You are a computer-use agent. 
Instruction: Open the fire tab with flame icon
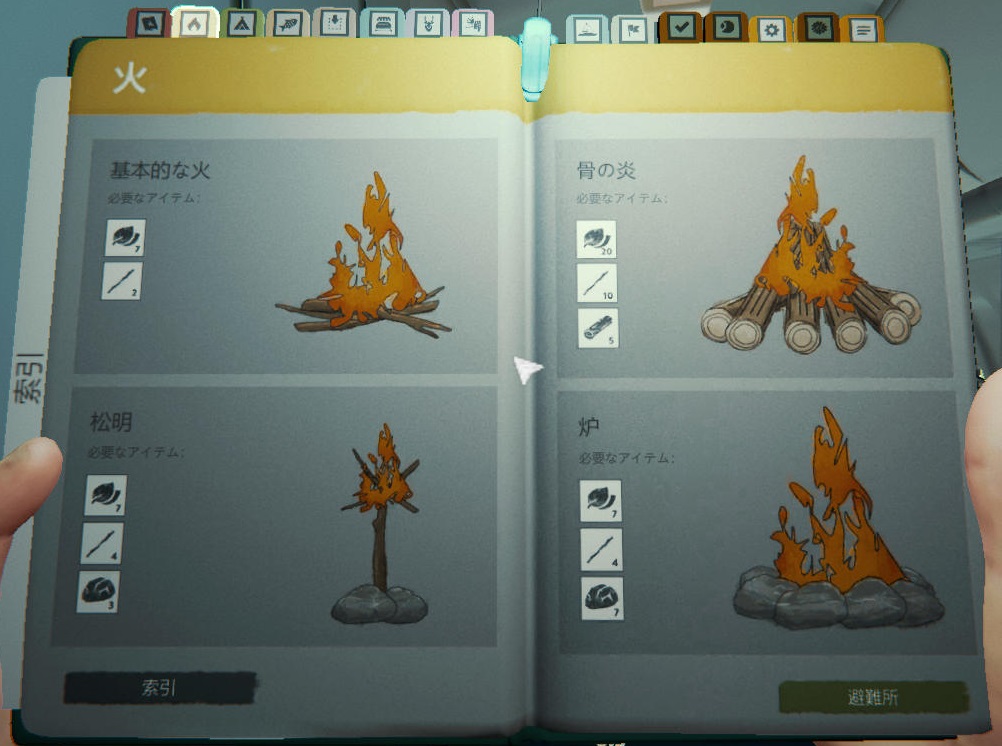[x=194, y=24]
